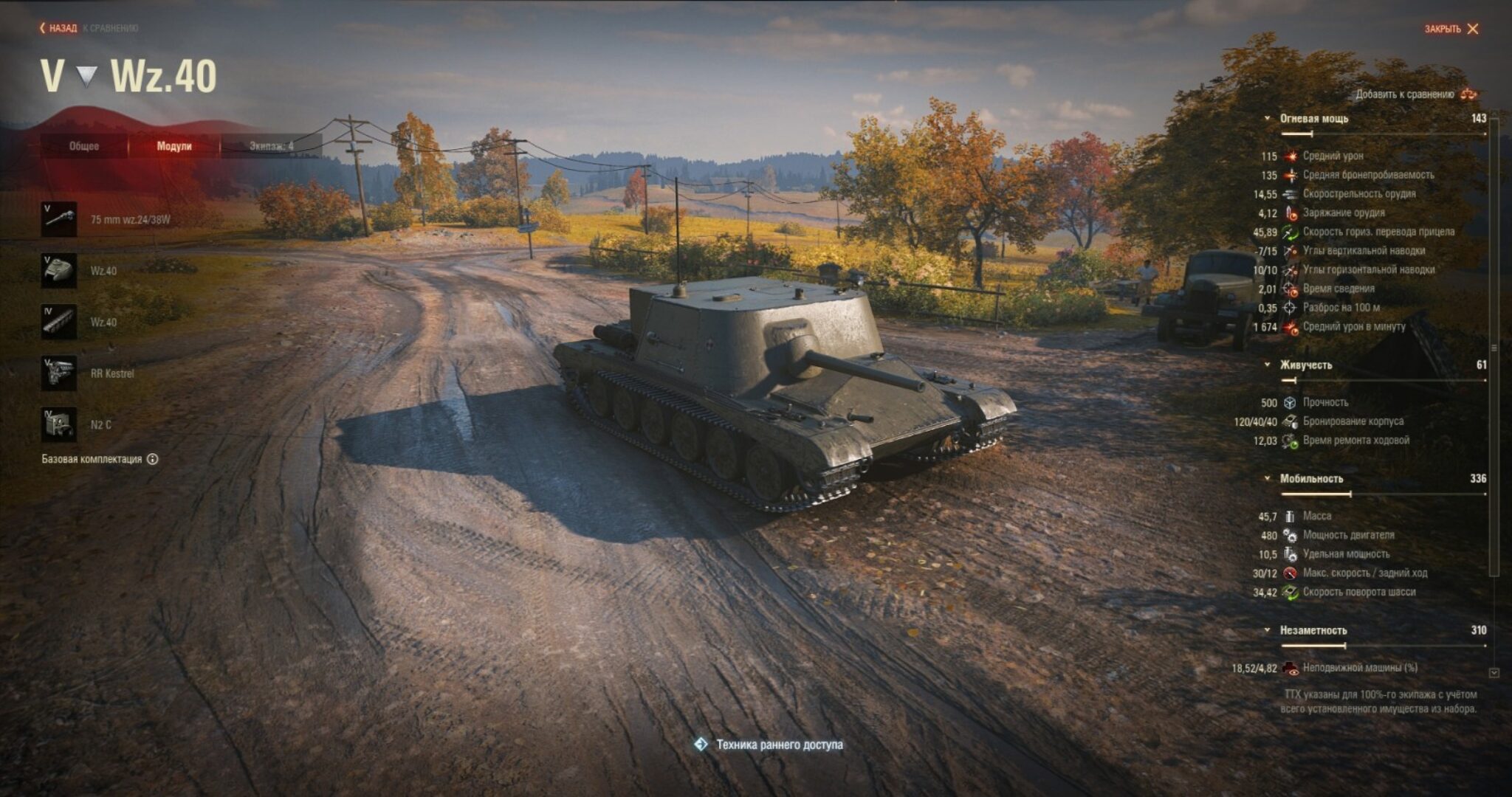The height and width of the screenshot is (797, 1512).
Task: Pick the N2 C radio module
Action: pos(59,425)
